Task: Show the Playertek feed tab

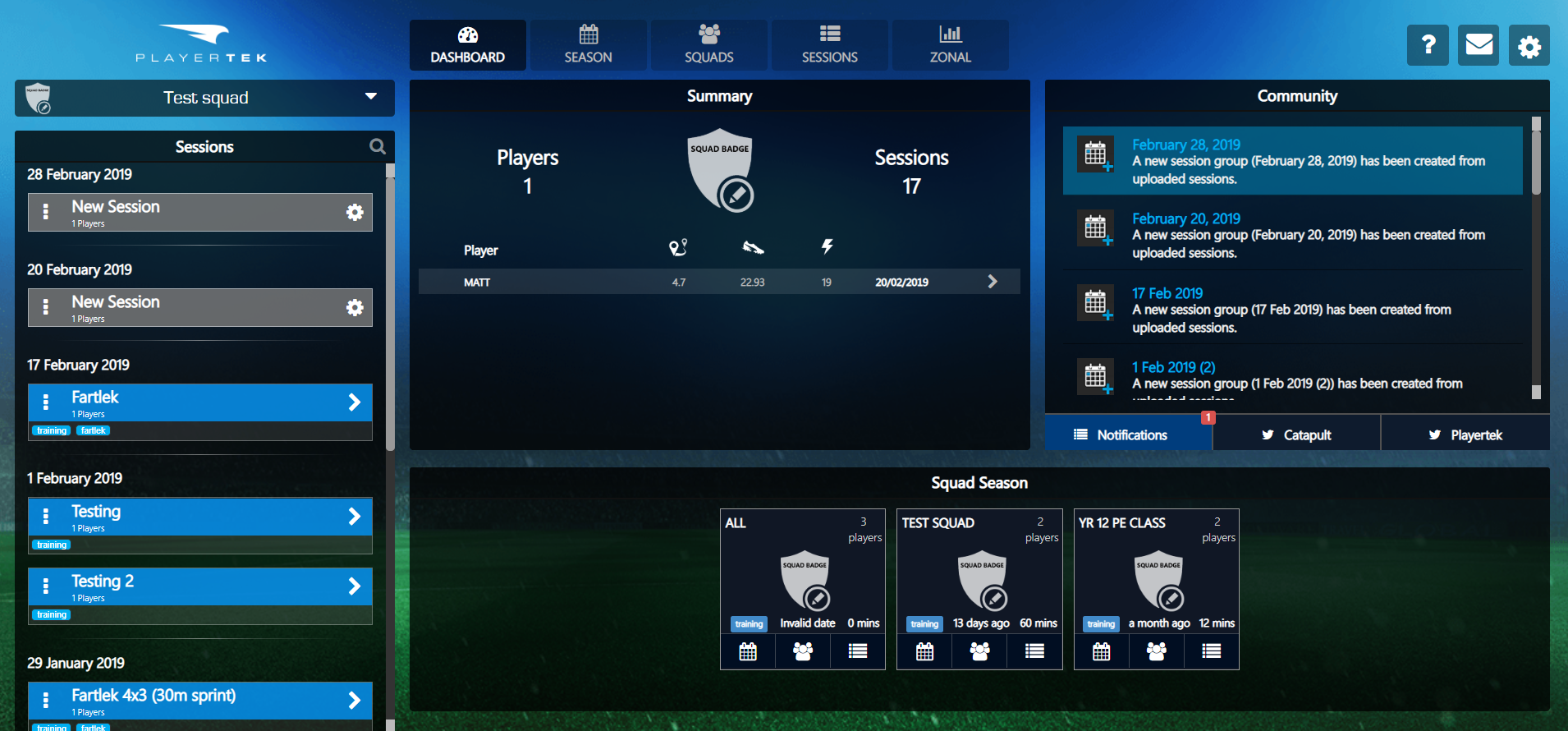Action: pos(1465,434)
